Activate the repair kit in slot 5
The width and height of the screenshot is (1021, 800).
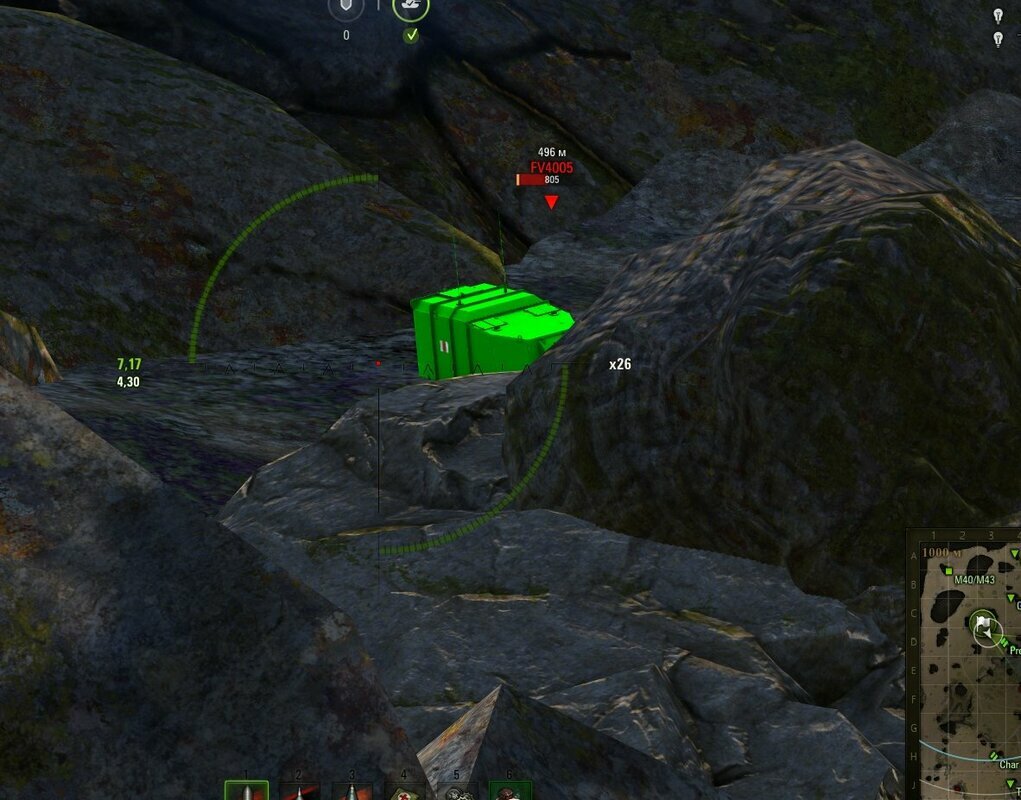point(458,791)
